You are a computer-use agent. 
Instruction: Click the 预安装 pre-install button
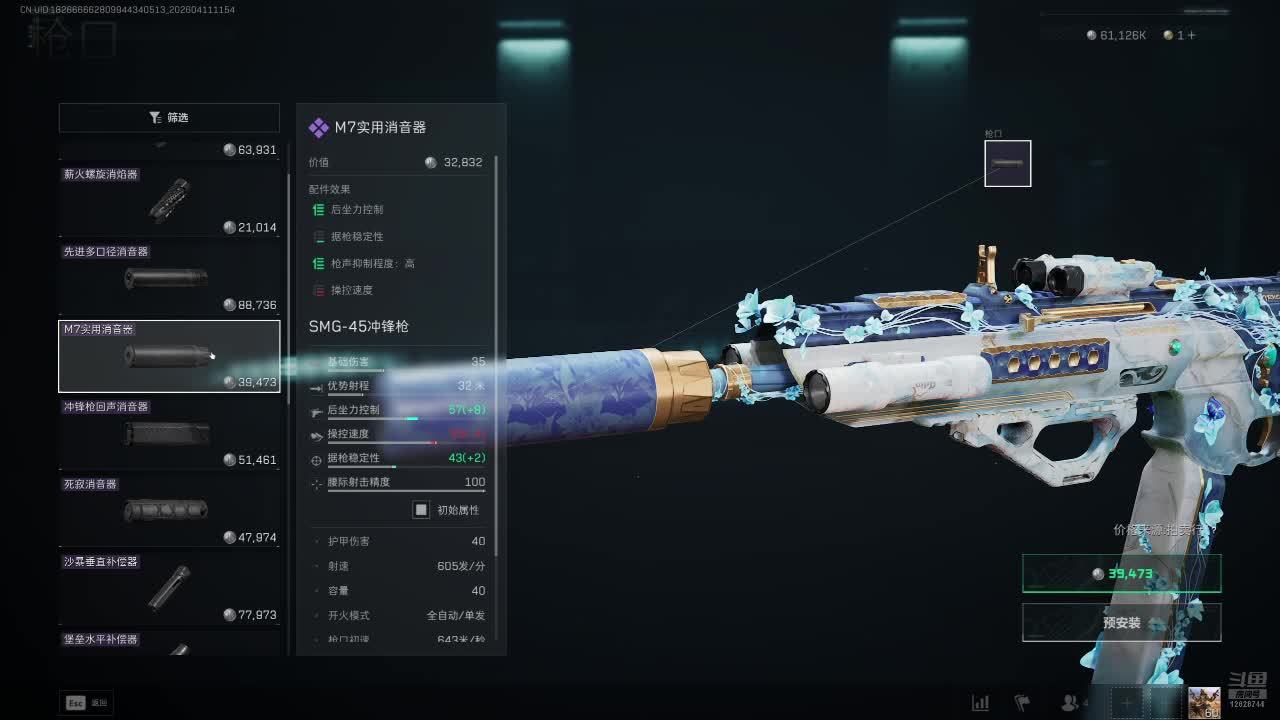click(1121, 622)
